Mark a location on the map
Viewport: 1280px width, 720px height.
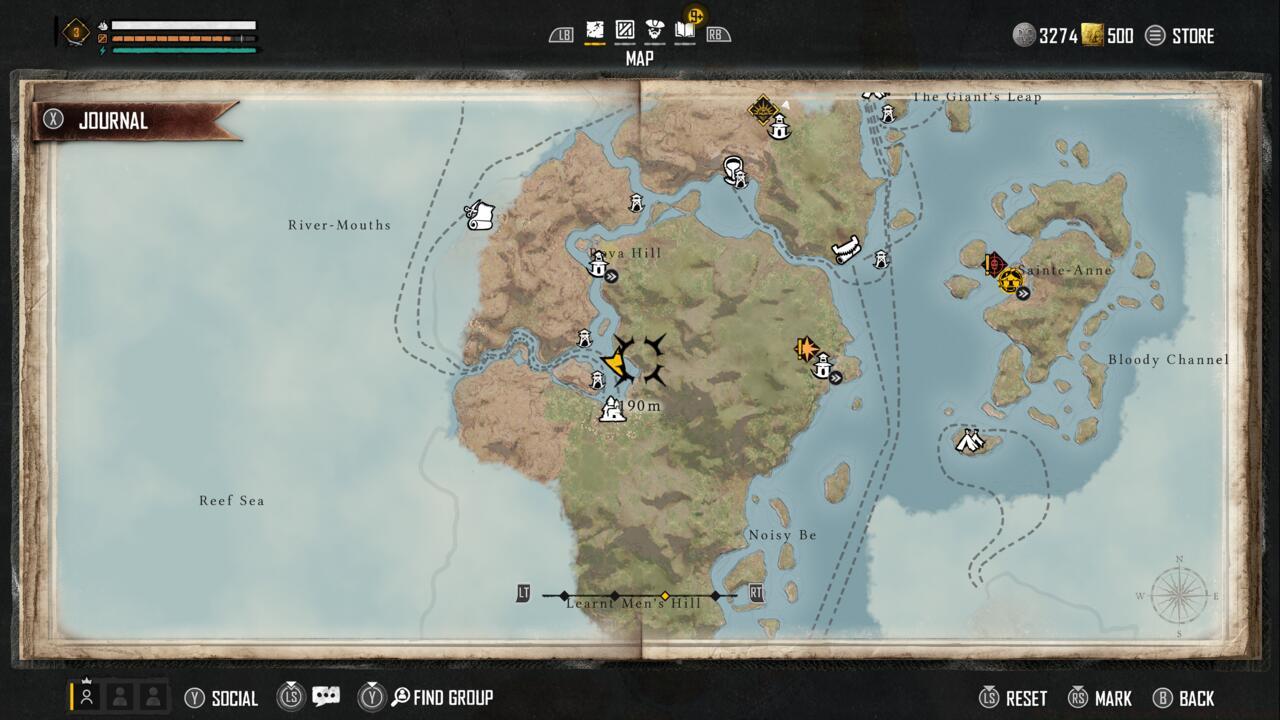coord(1100,698)
